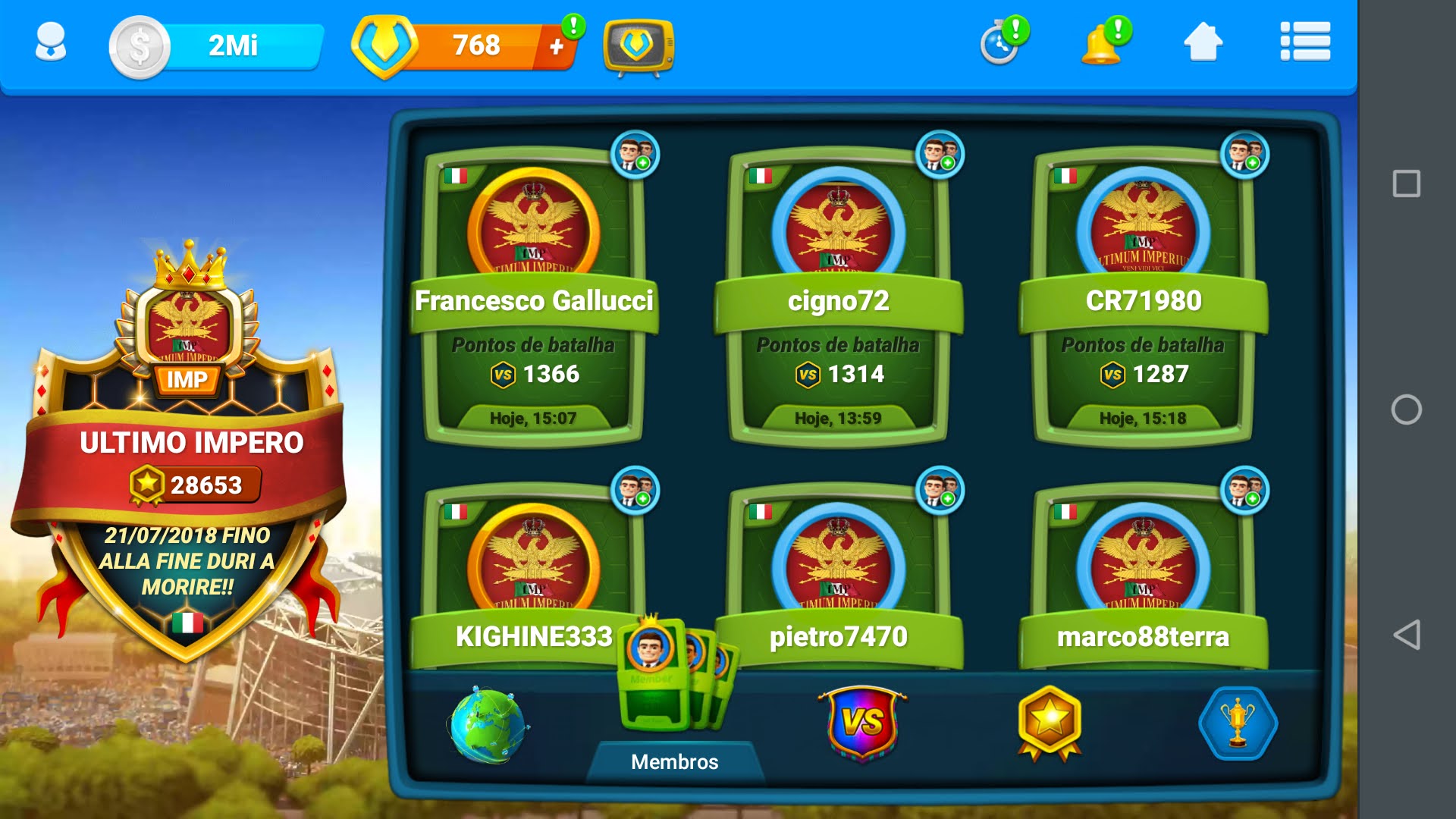
Task: Open the player profile icon
Action: point(51,42)
